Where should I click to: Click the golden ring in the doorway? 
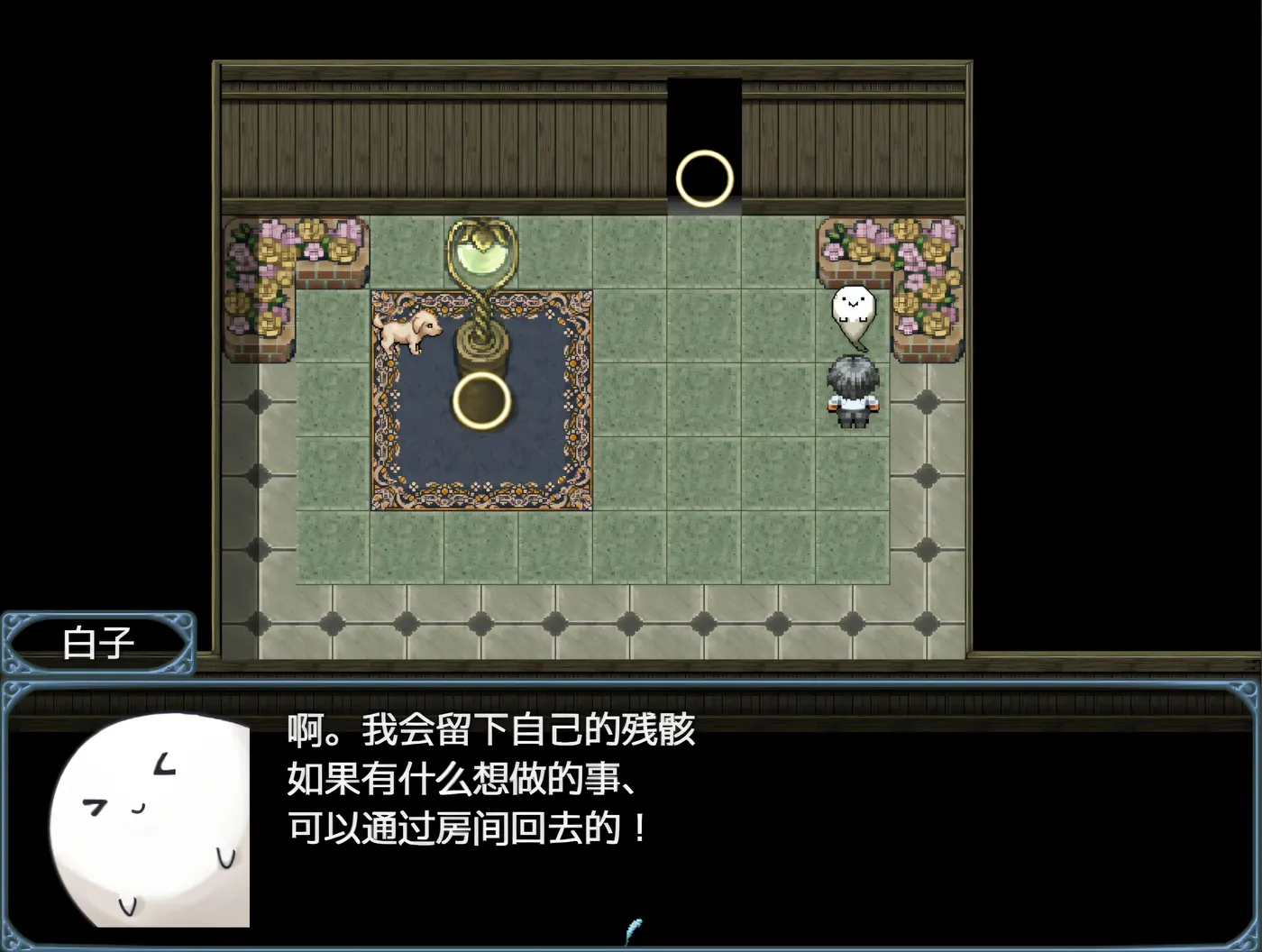704,177
